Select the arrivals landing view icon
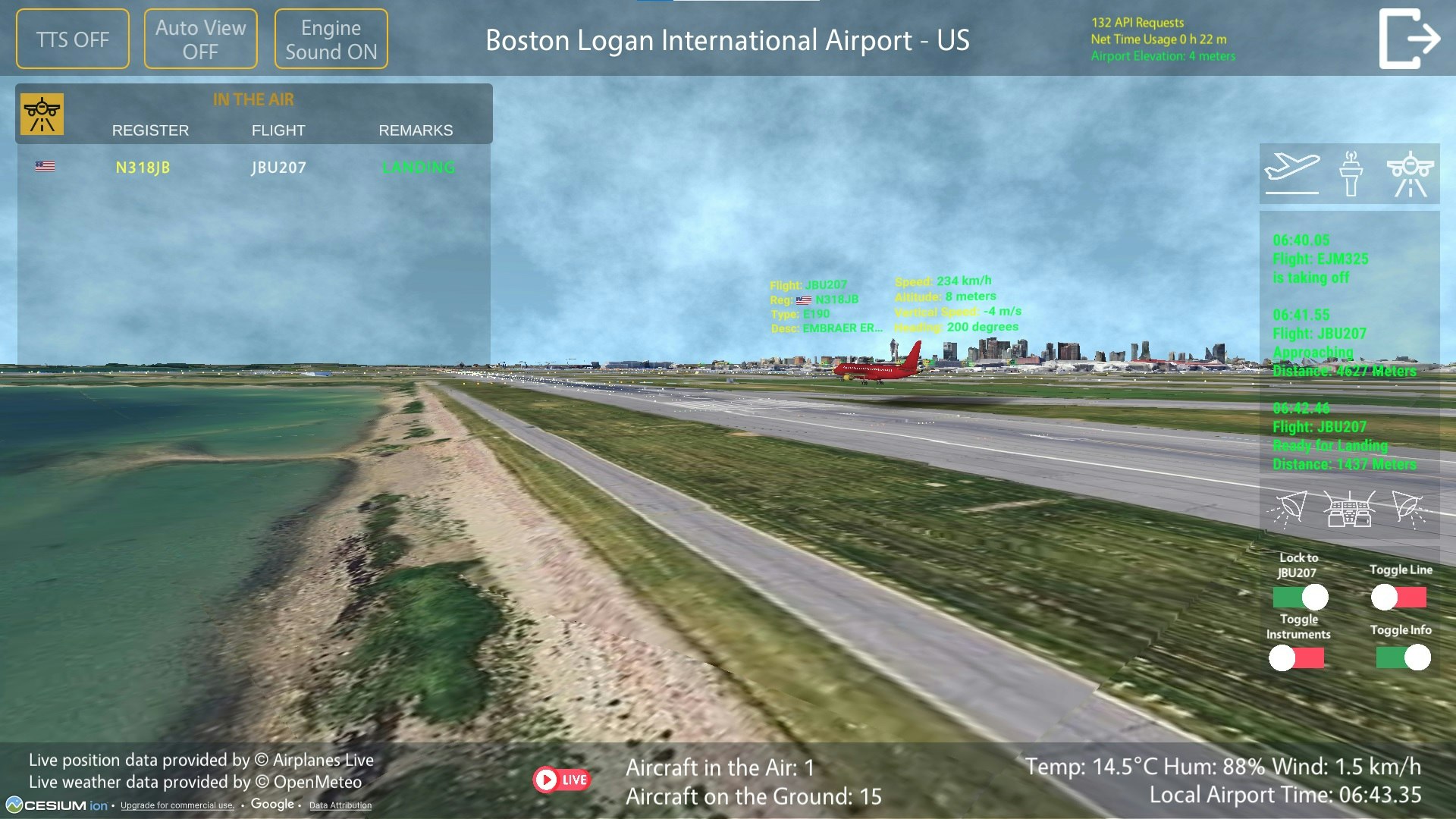Screen dimensions: 1456x819 (1409, 171)
